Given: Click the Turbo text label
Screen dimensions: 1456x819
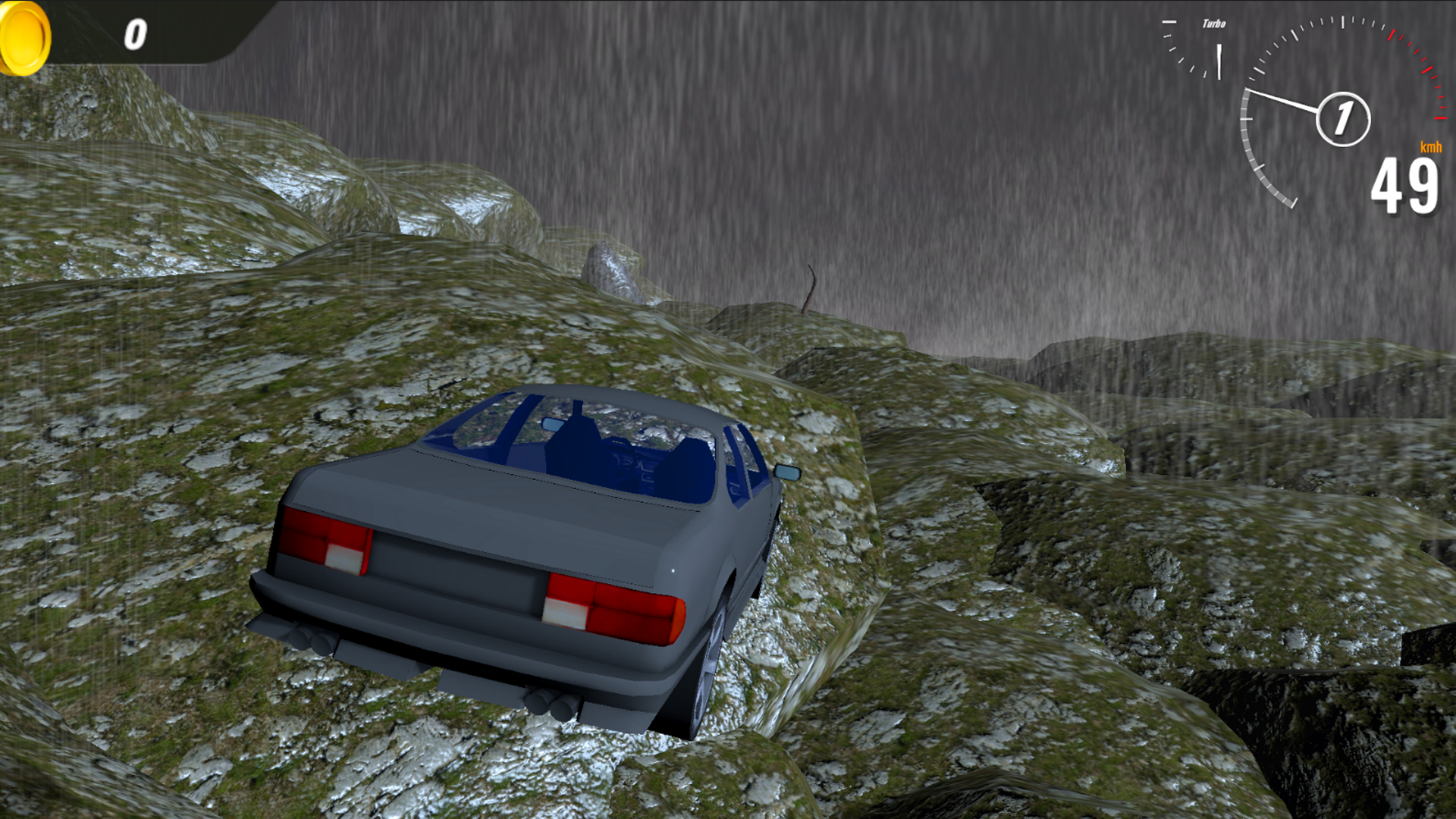Looking at the screenshot, I should (1214, 23).
